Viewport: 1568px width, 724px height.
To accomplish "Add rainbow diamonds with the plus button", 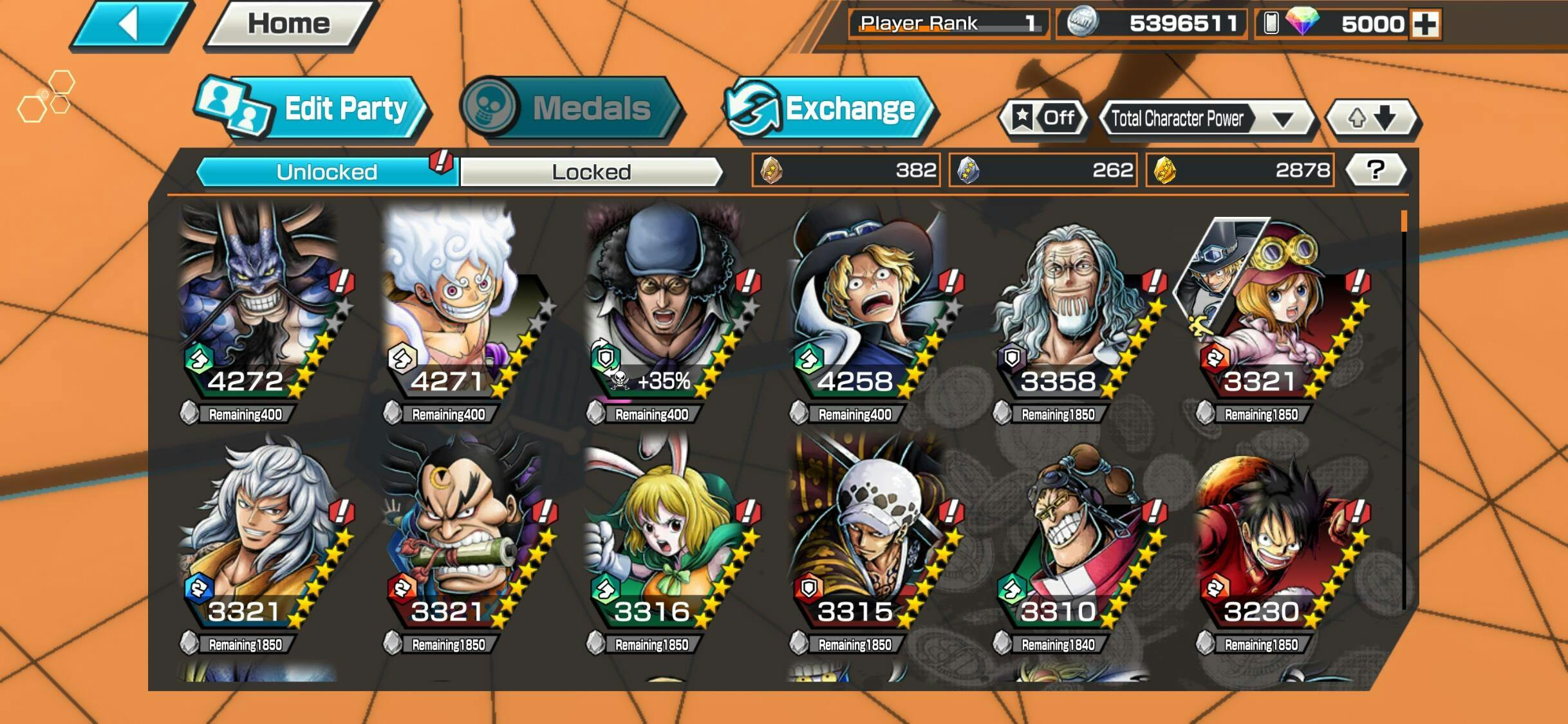I will (x=1424, y=24).
